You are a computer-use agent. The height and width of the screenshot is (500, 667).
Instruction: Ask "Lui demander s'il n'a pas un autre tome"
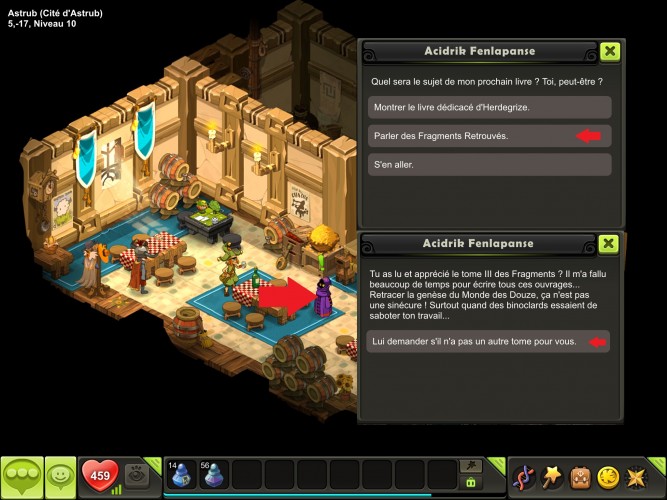pyautogui.click(x=487, y=342)
